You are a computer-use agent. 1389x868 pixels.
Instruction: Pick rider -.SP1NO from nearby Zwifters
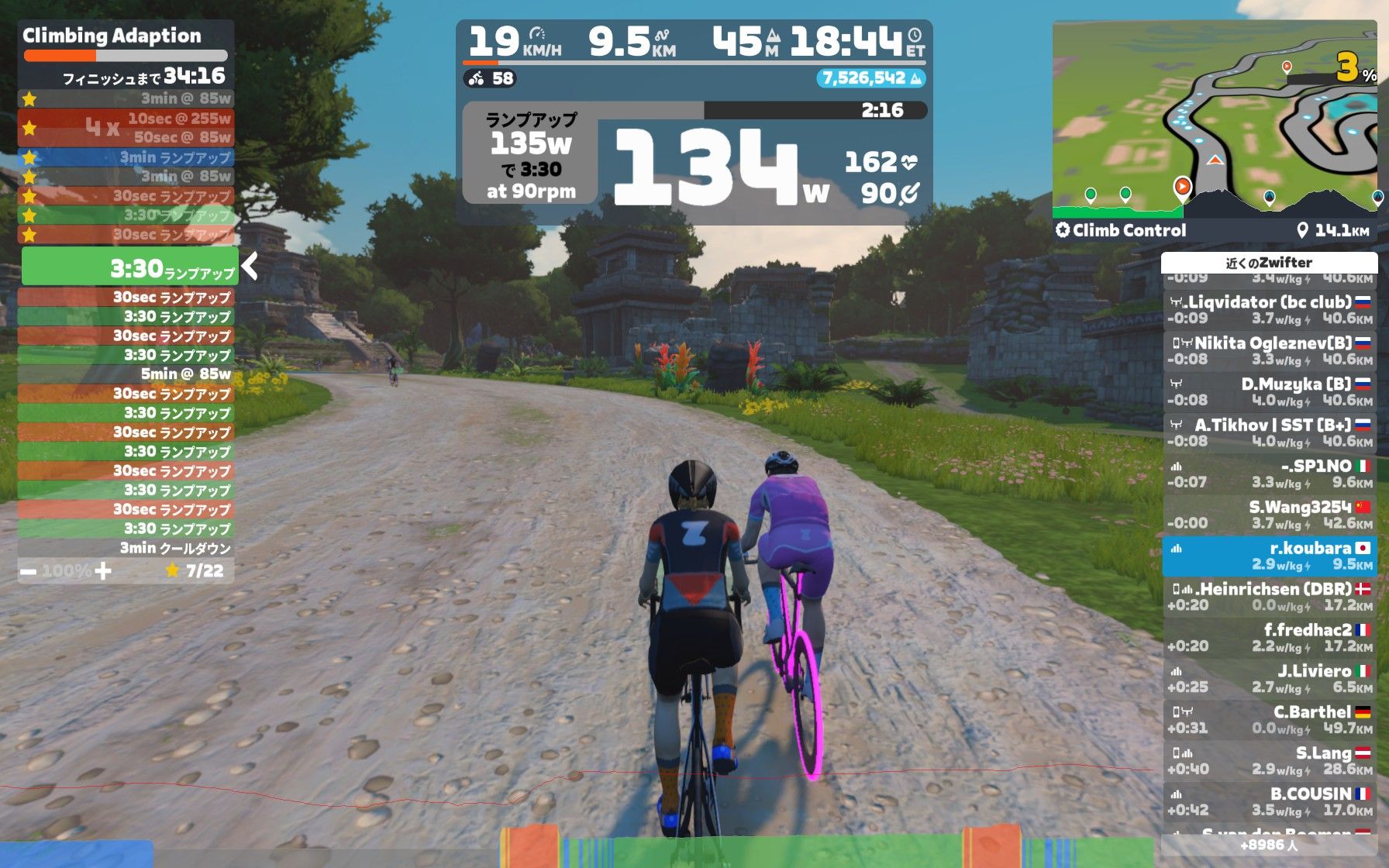pos(1269,474)
